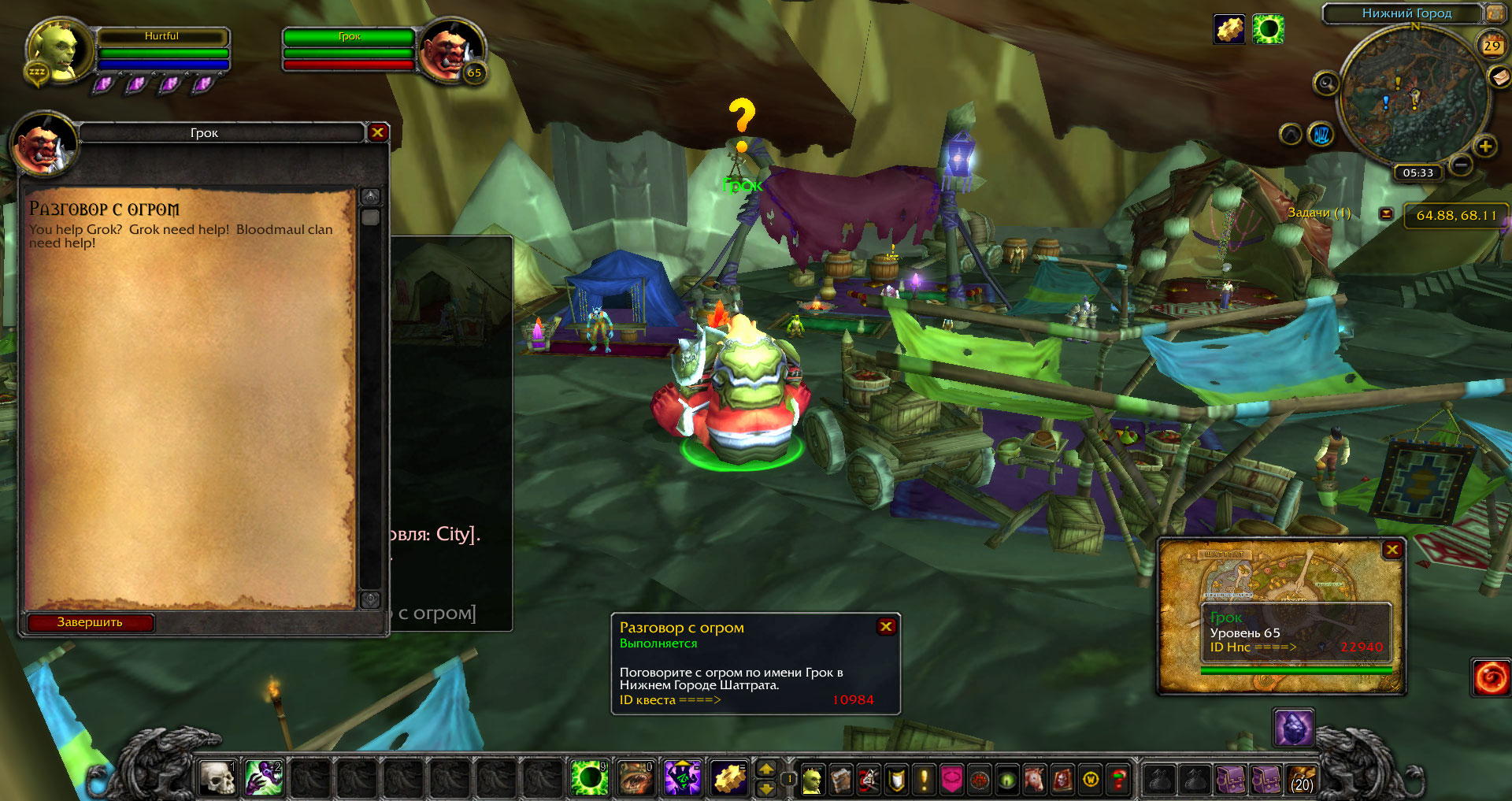Select the Грок target portrait frame
The image size is (1512, 801).
tap(451, 50)
